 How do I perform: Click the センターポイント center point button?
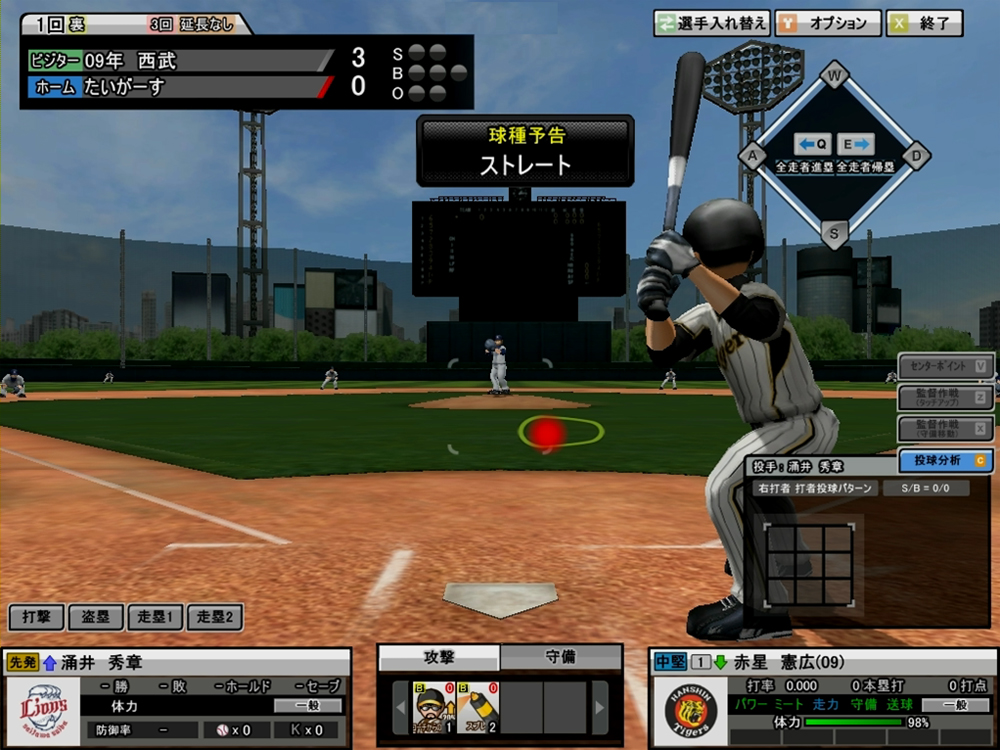(945, 366)
